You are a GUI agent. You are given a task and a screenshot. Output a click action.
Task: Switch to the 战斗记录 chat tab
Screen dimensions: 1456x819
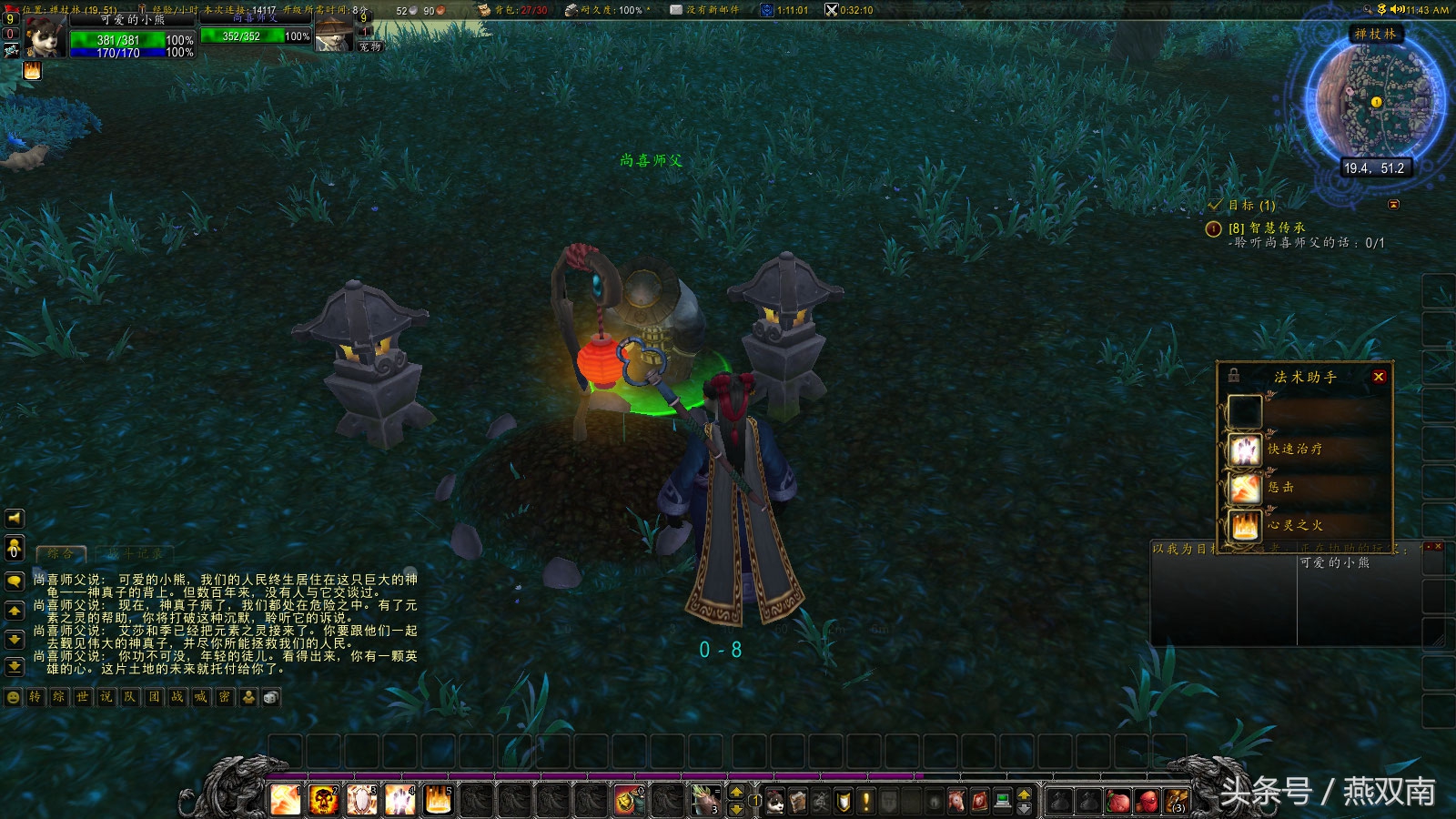(135, 553)
